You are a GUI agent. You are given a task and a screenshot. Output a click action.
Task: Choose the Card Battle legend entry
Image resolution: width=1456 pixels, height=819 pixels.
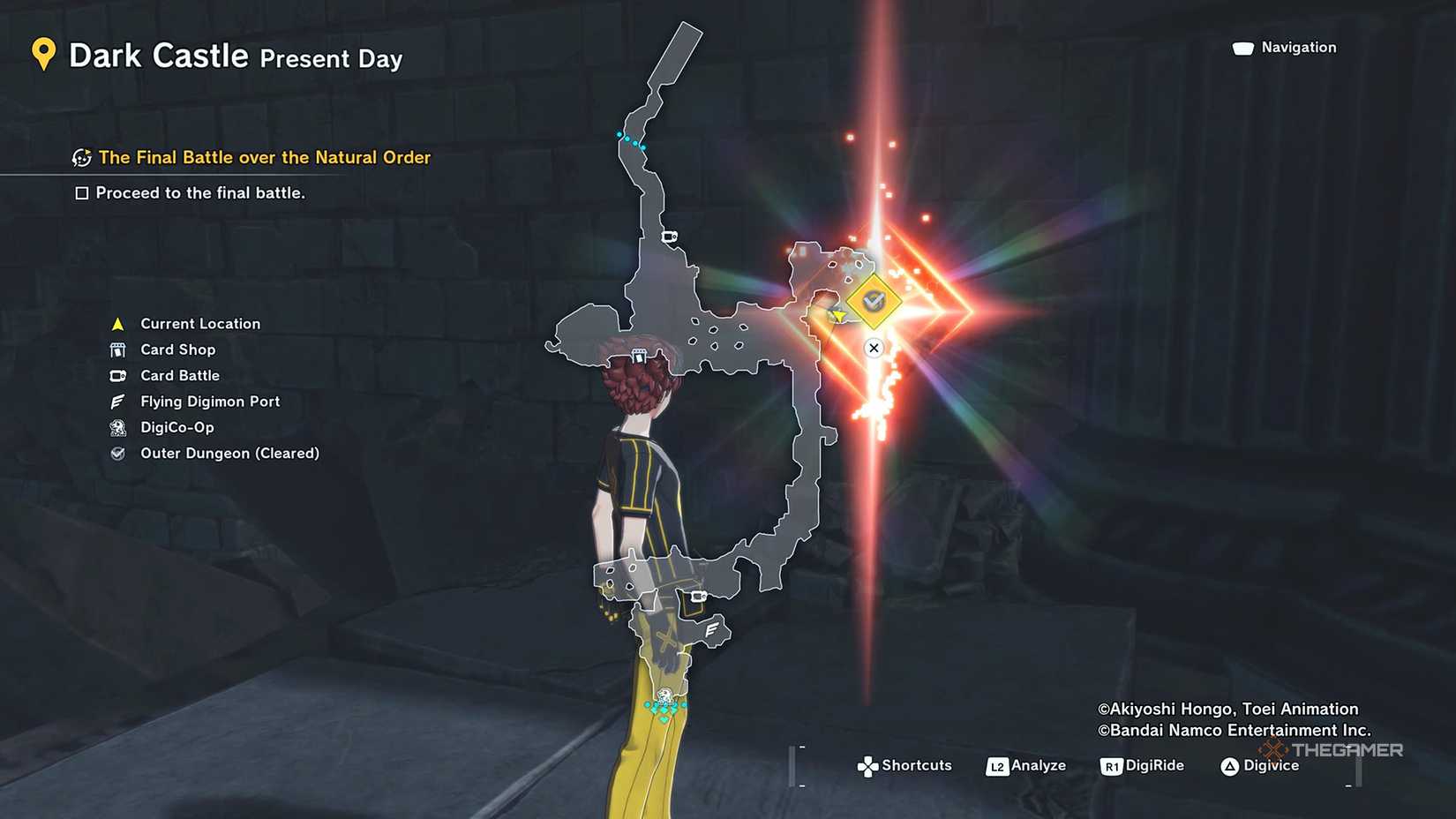coord(179,375)
